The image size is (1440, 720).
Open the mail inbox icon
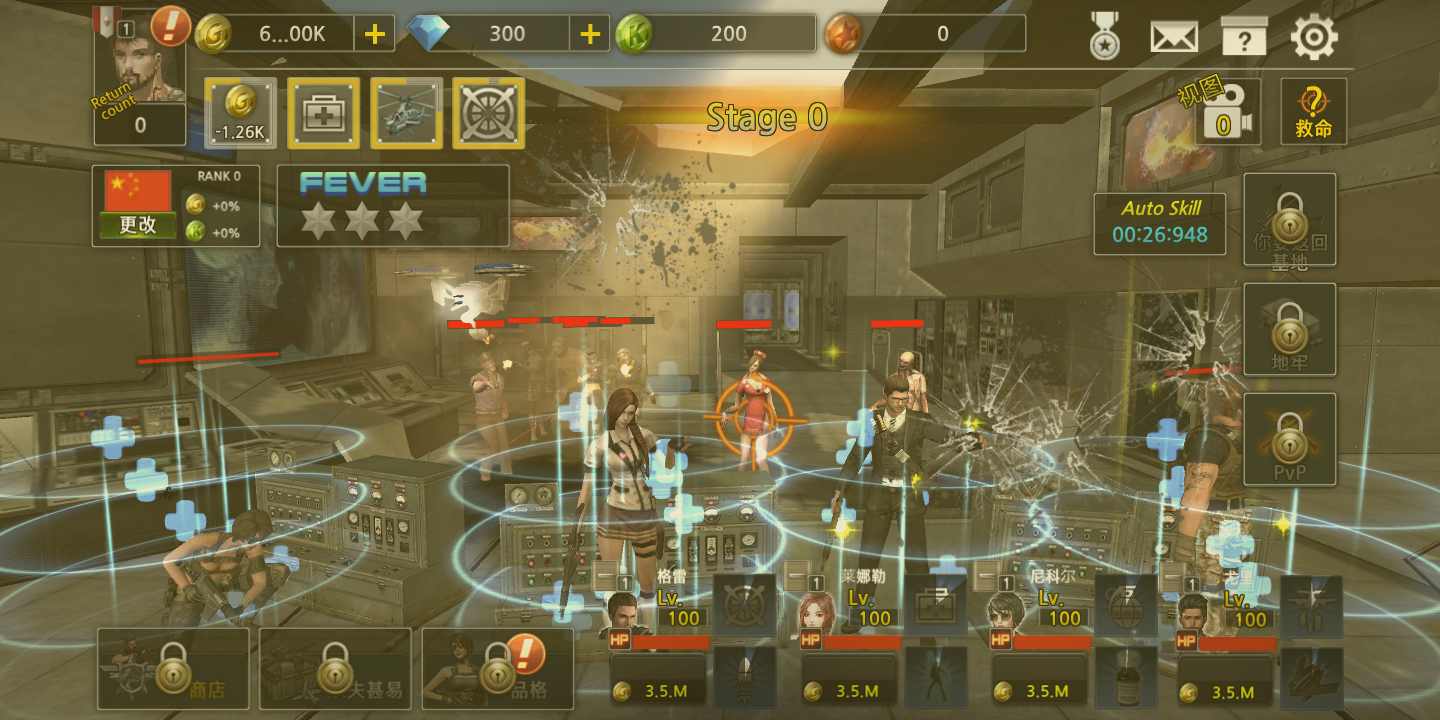pos(1172,33)
